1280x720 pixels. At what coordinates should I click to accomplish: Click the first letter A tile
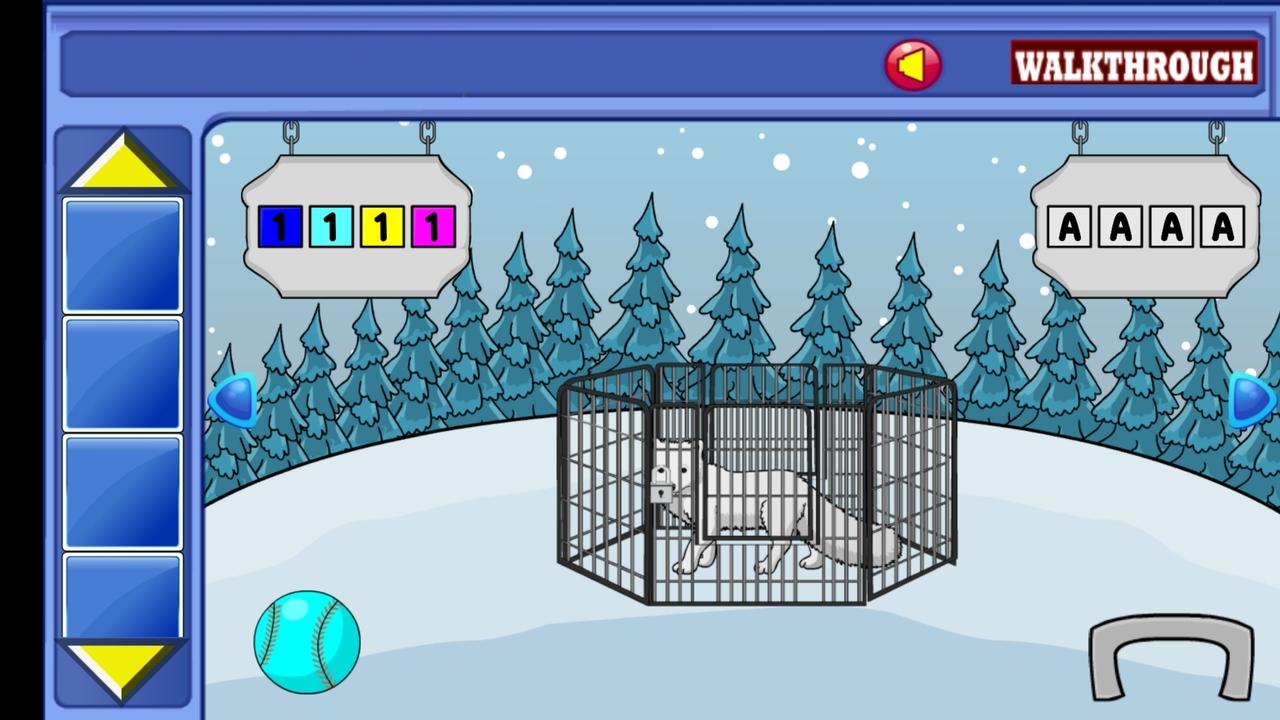tap(1069, 228)
